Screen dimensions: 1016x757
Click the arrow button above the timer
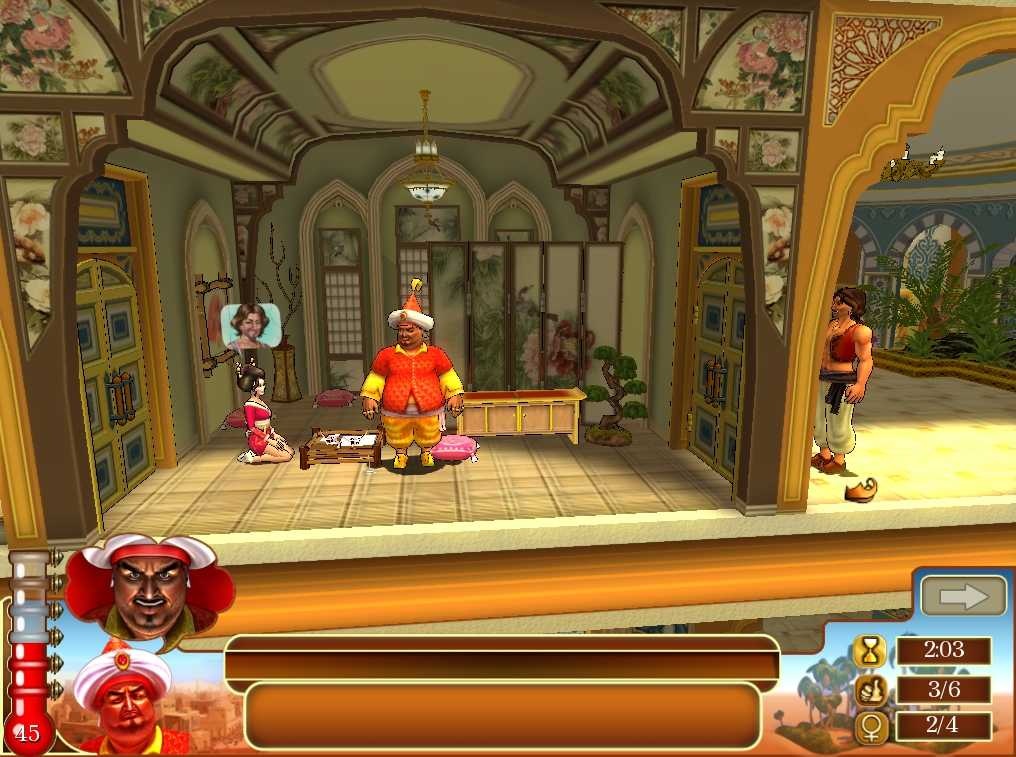pyautogui.click(x=962, y=597)
